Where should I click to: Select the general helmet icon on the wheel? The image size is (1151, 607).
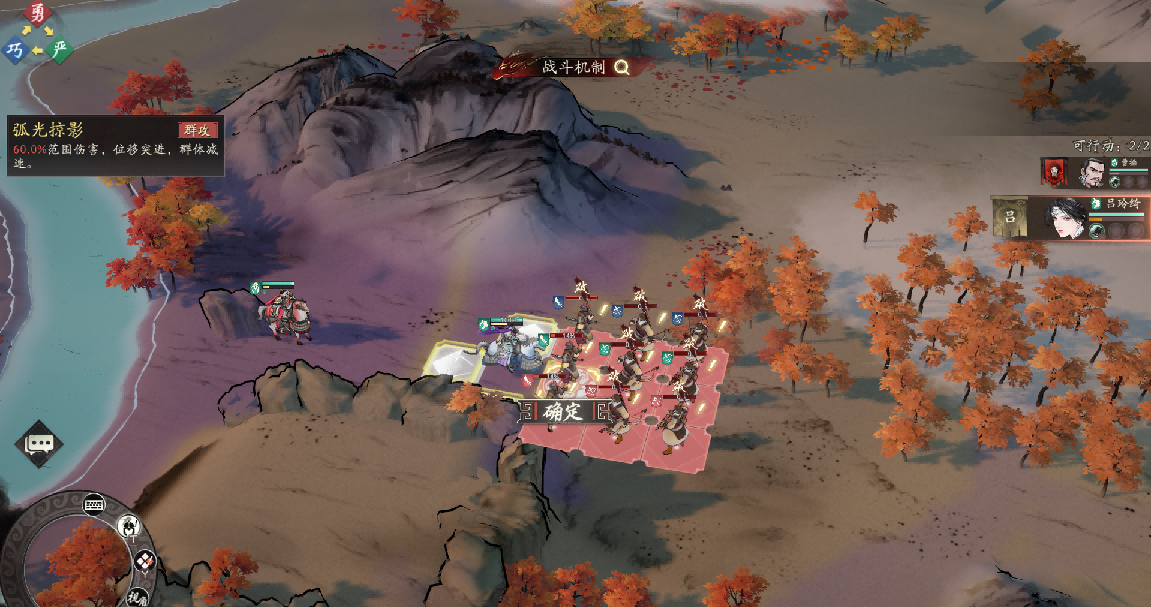coord(129,526)
